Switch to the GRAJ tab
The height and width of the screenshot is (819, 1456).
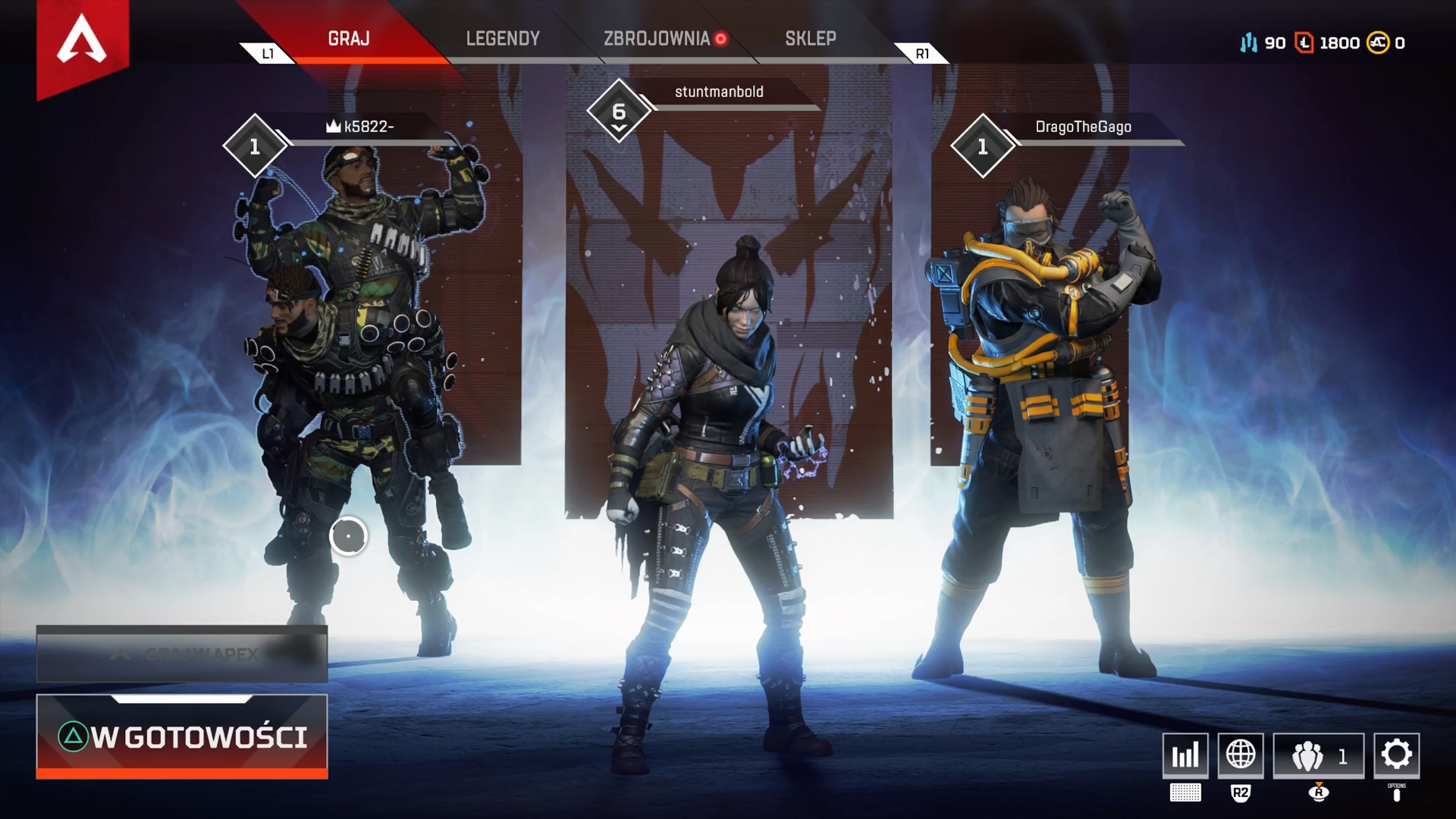pos(349,39)
